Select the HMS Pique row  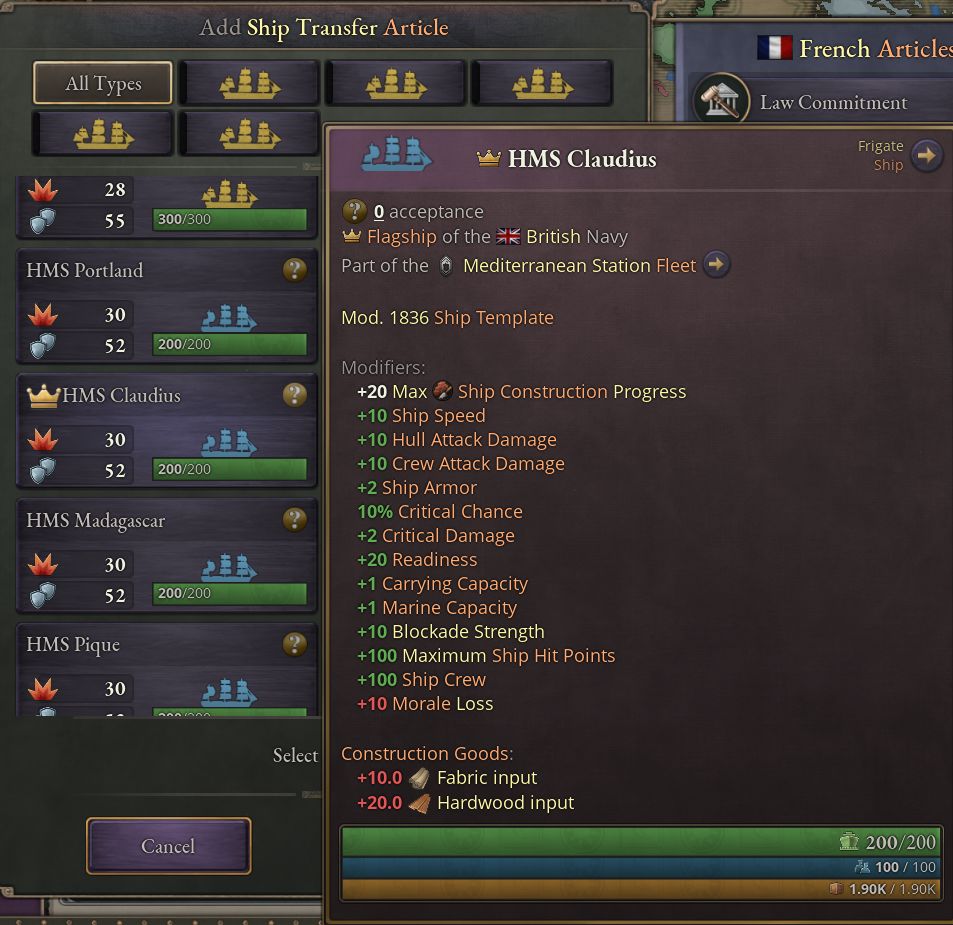pyautogui.click(x=150, y=670)
